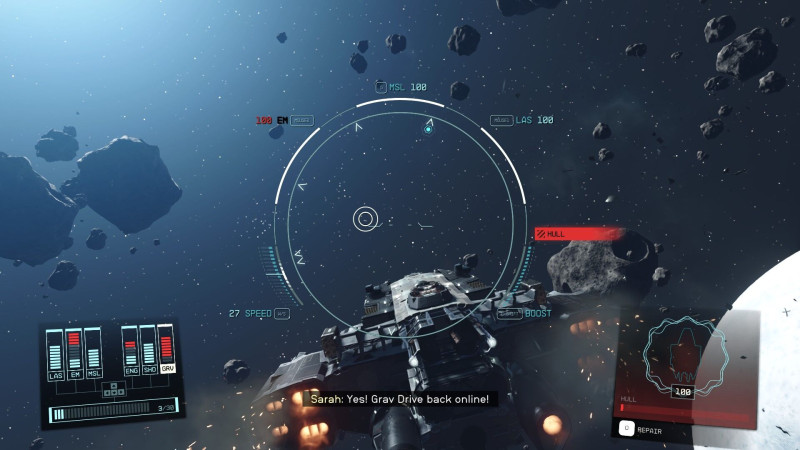Screen dimensions: 800x450
Task: Select the EM power column
Action: [x=74, y=352]
